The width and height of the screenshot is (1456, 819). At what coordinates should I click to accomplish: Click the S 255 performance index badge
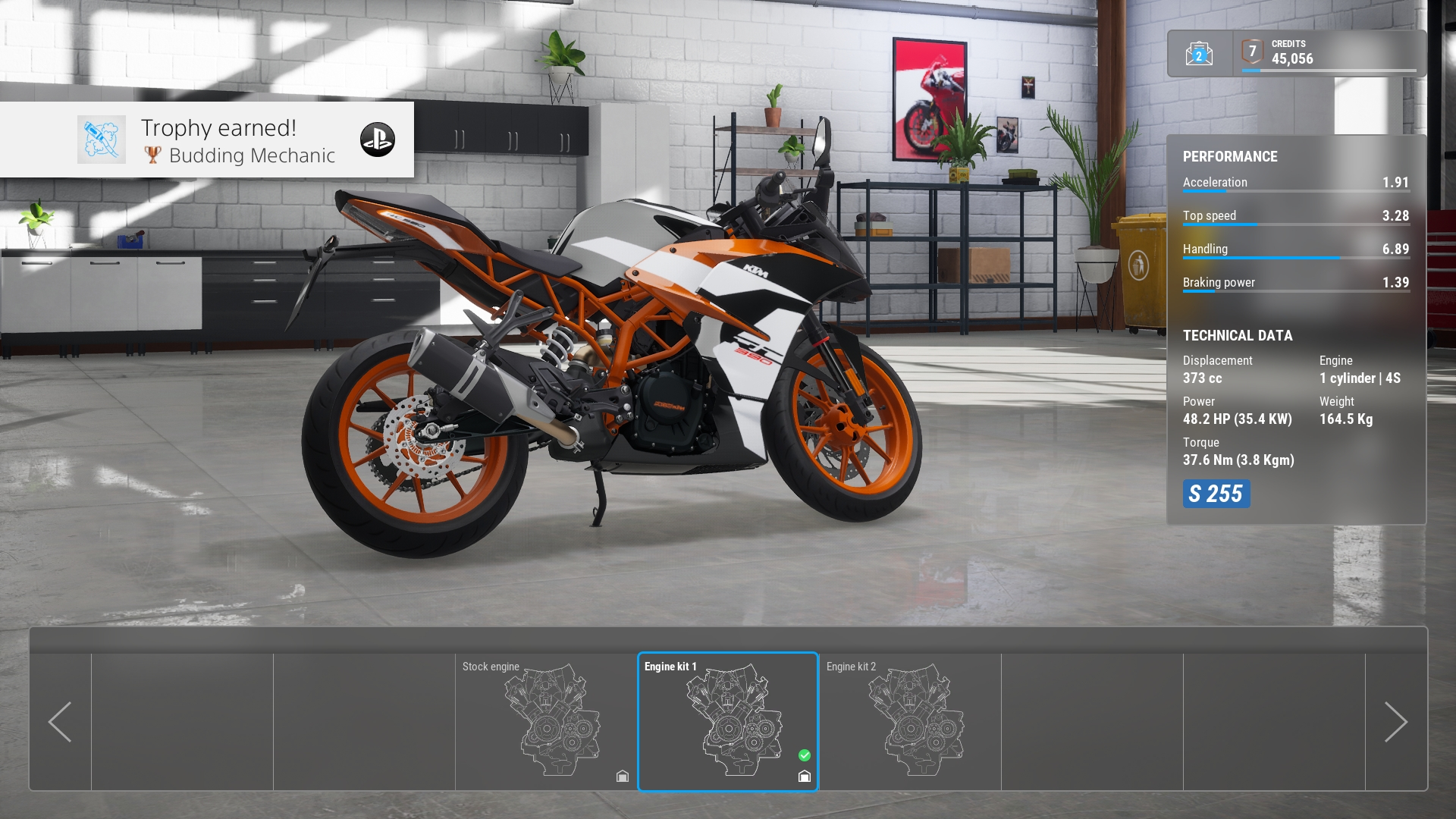point(1216,494)
